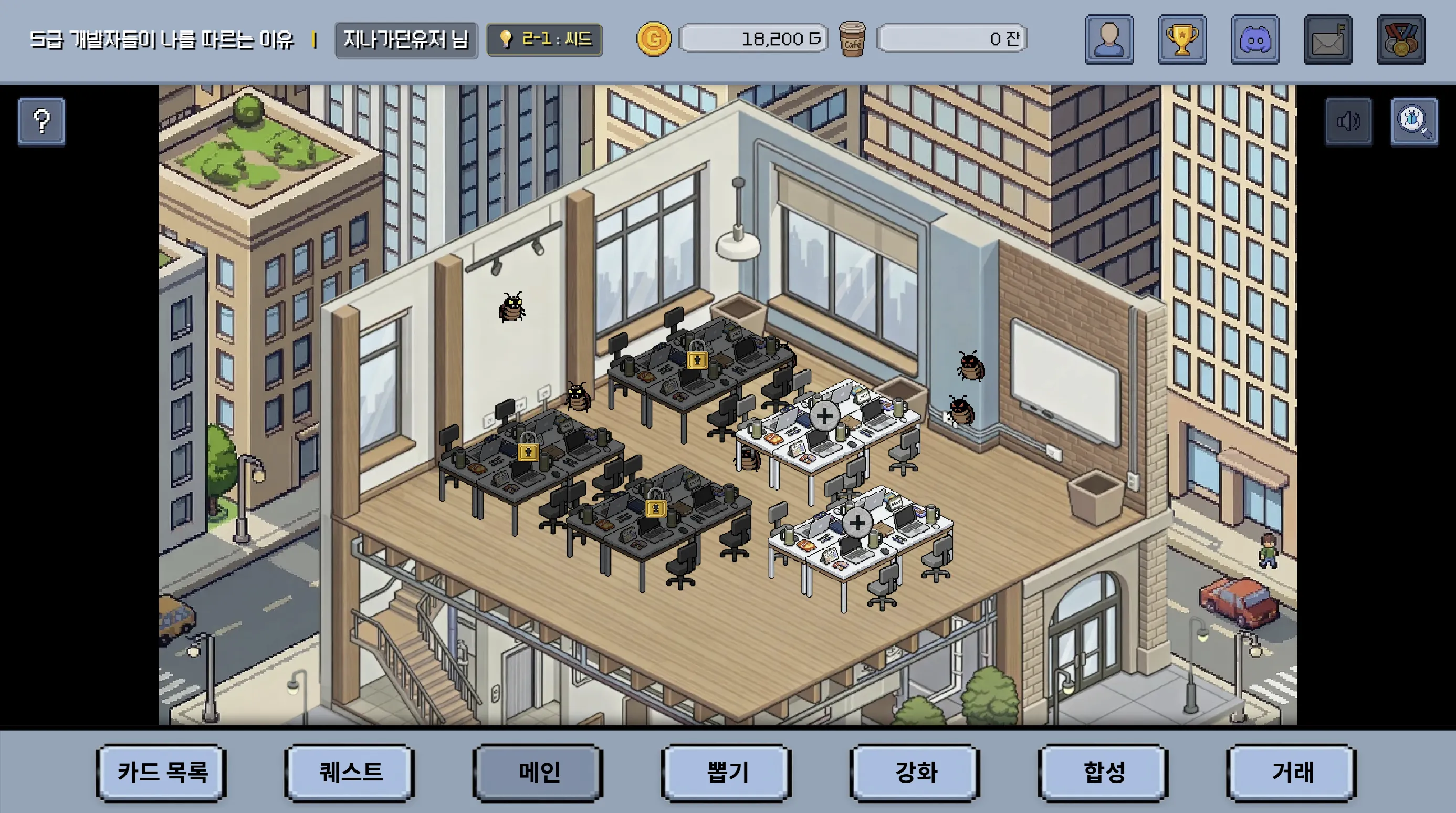The width and height of the screenshot is (1456, 813).
Task: Activate the bug-search magnifier icon
Action: (x=1415, y=121)
